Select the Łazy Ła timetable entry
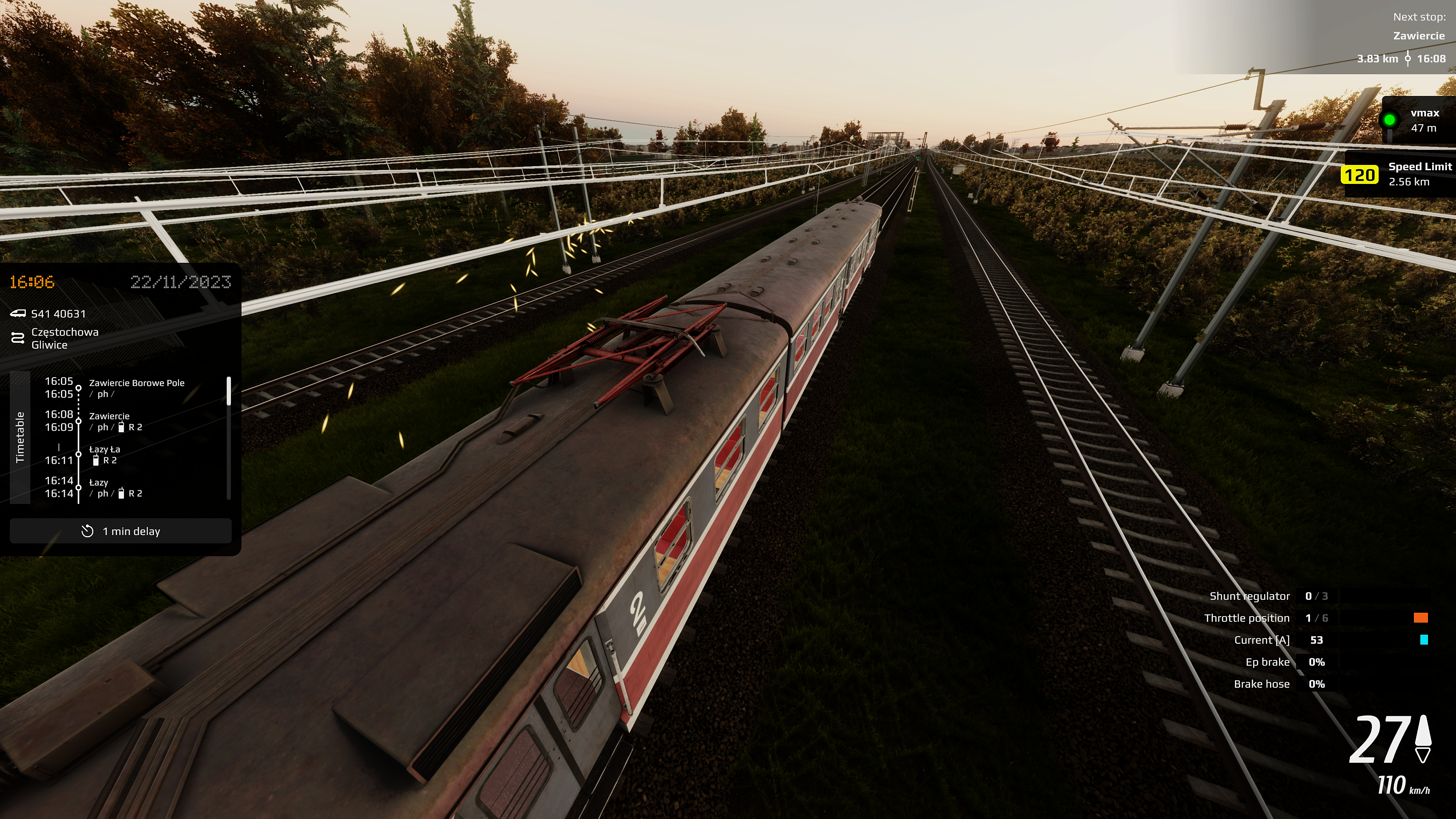1456x819 pixels. (105, 455)
